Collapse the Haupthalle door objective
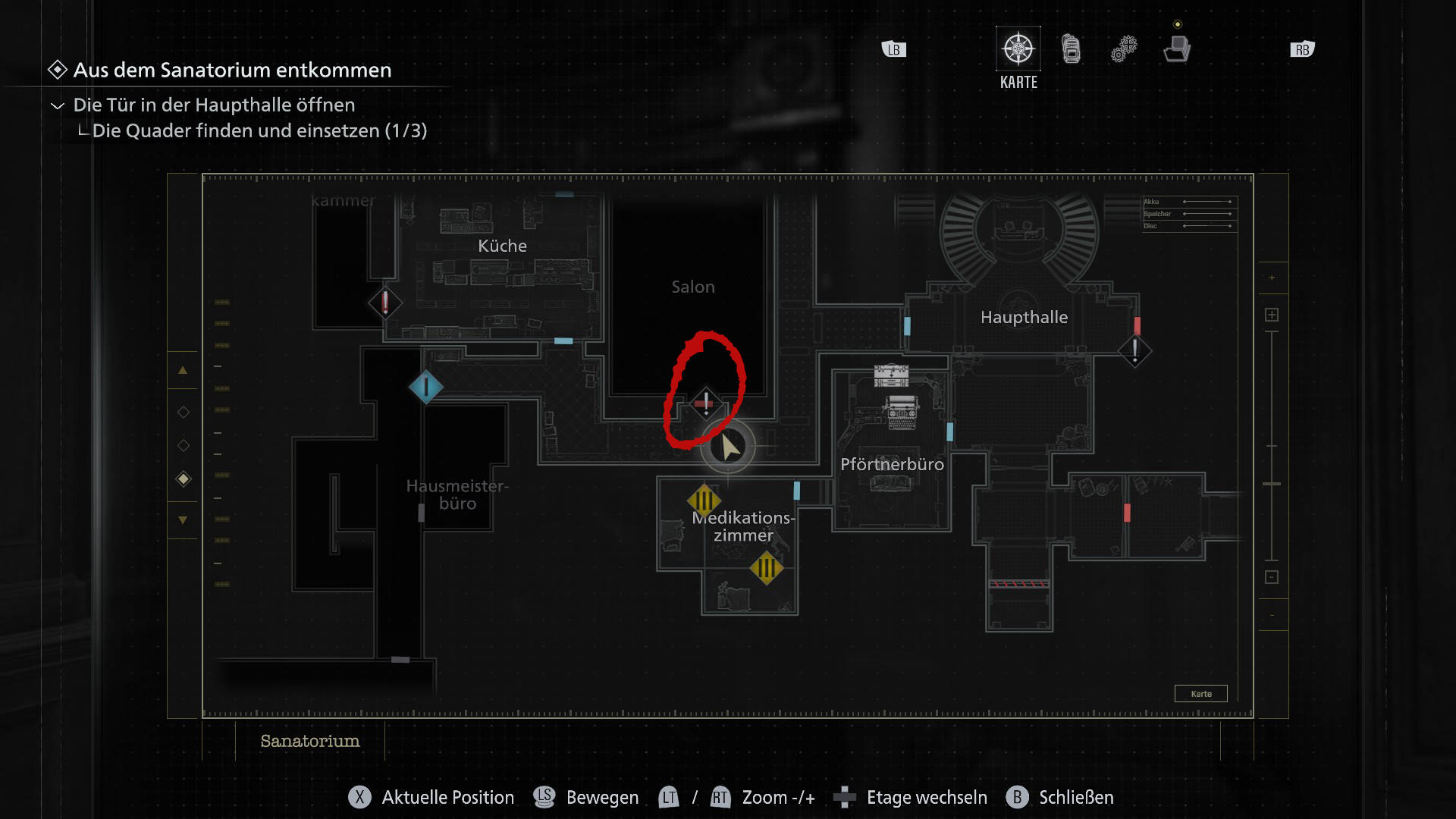The height and width of the screenshot is (819, 1456). pyautogui.click(x=58, y=105)
